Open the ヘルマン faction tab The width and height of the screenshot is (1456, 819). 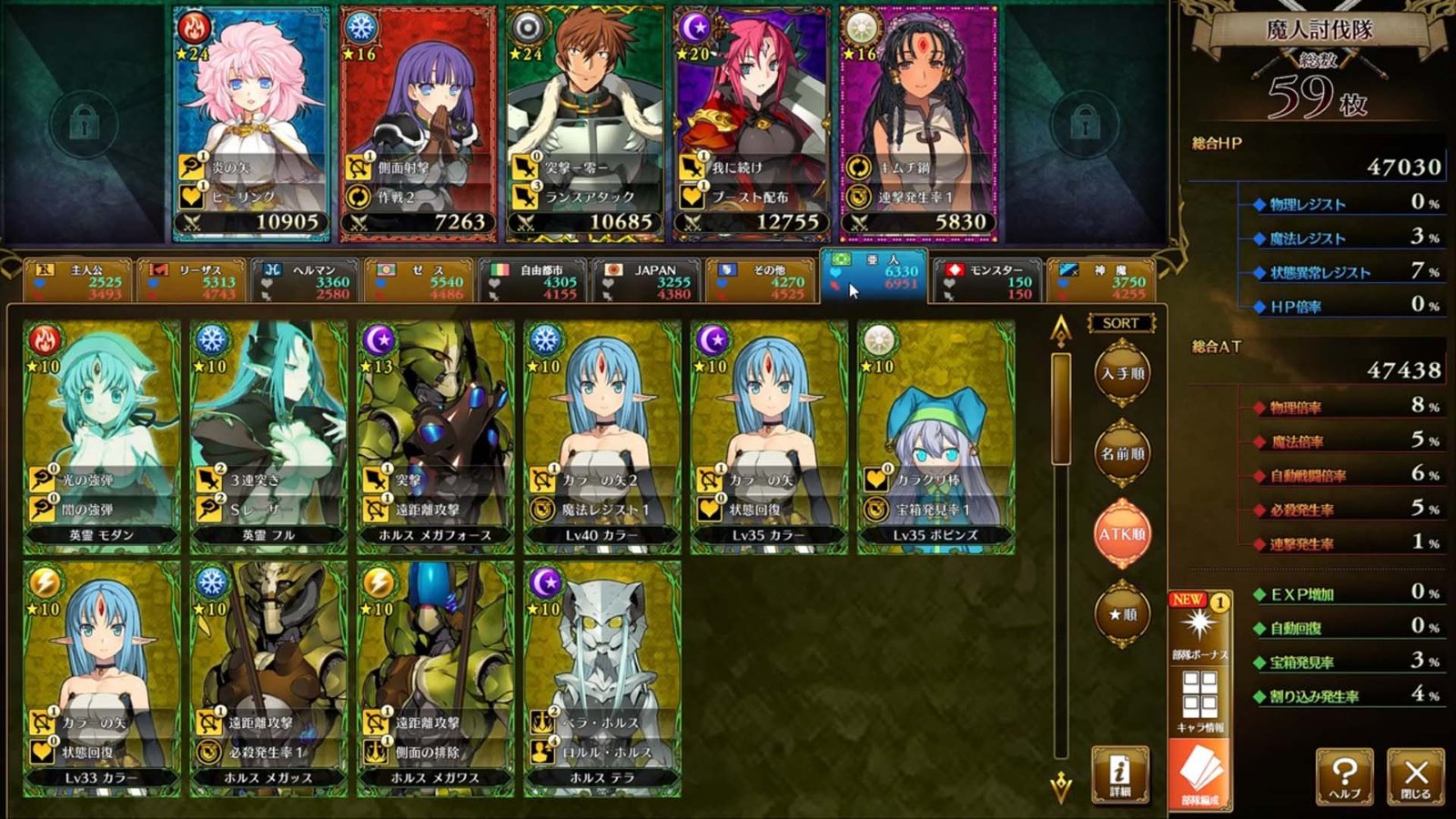pos(306,281)
